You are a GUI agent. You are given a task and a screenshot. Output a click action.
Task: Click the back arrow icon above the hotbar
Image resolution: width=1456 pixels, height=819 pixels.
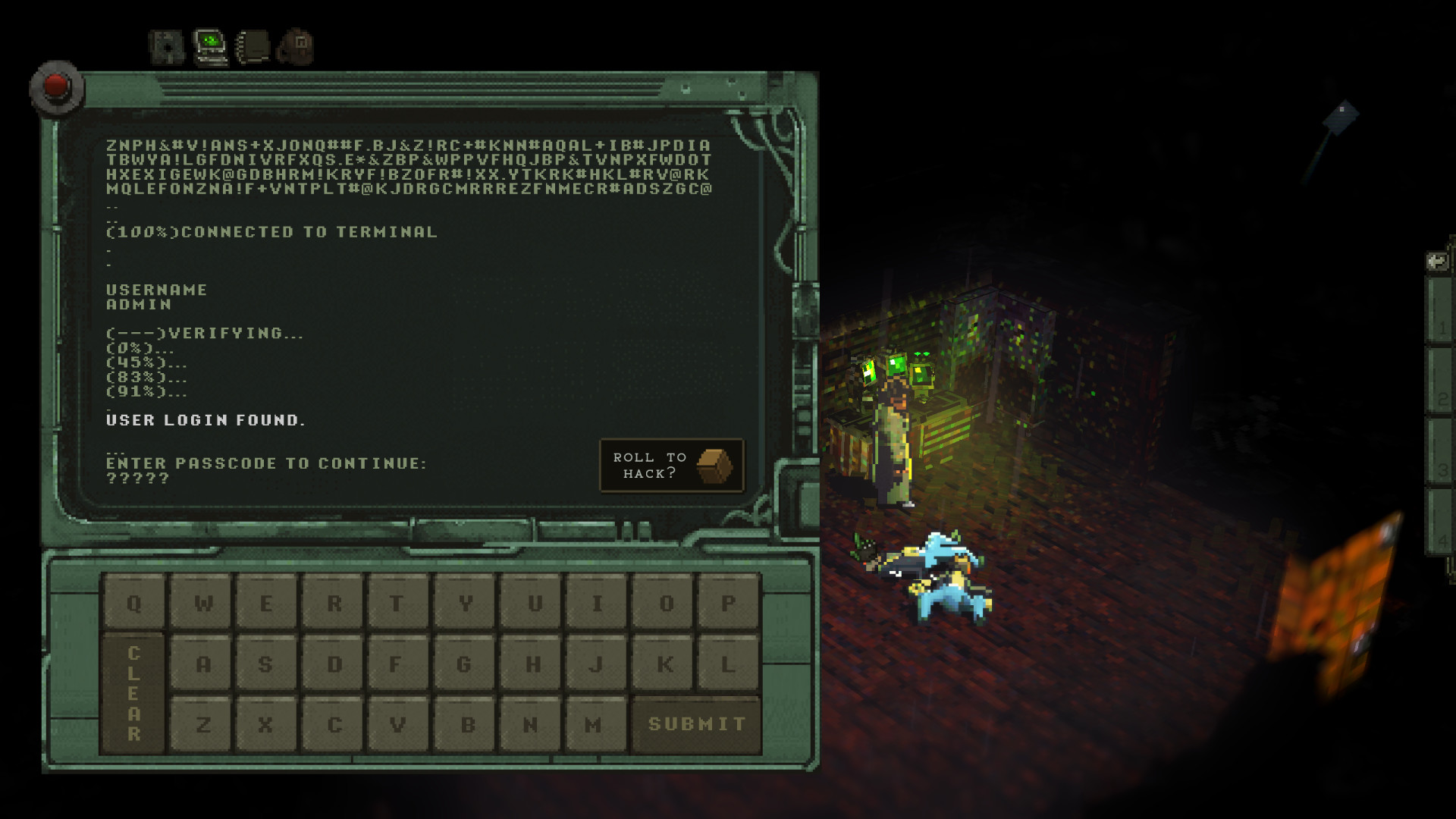pyautogui.click(x=1436, y=261)
